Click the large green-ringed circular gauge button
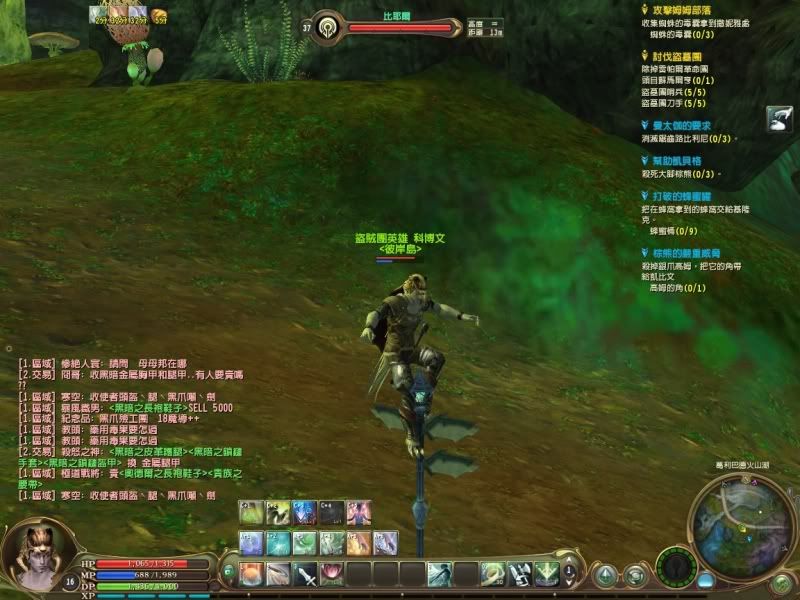800x600 pixels. (x=678, y=567)
